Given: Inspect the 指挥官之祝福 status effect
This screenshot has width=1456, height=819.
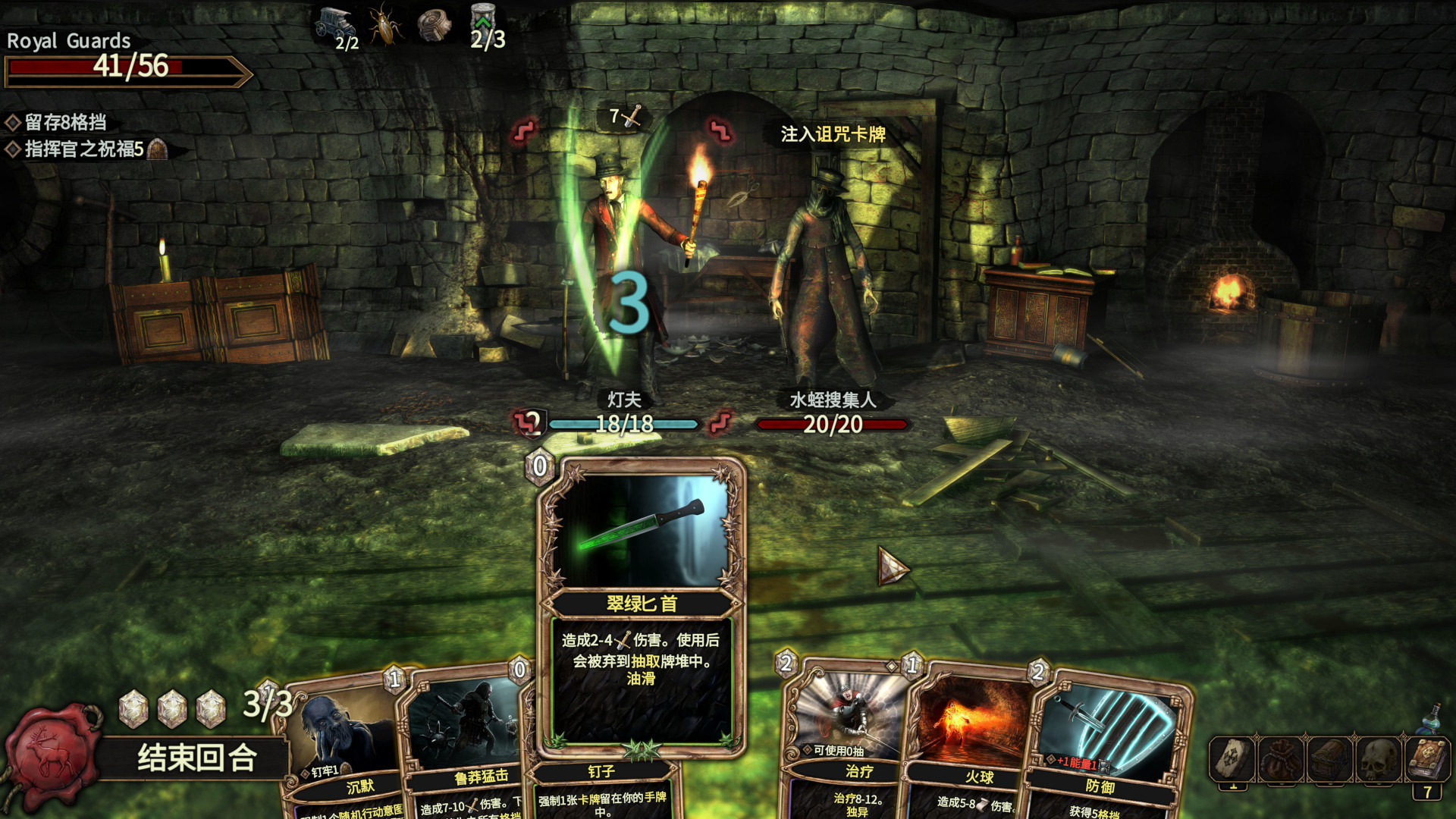Looking at the screenshot, I should [x=84, y=149].
